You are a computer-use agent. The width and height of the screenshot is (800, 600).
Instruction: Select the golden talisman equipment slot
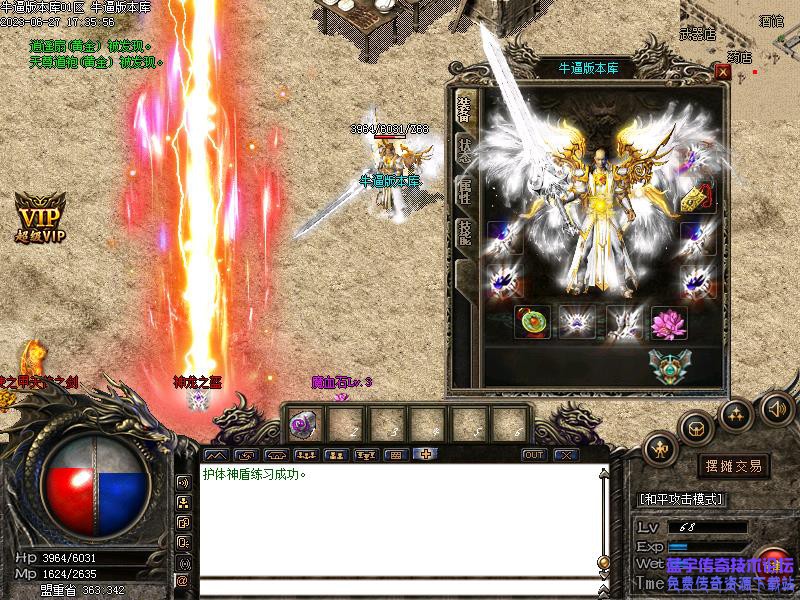coord(697,197)
